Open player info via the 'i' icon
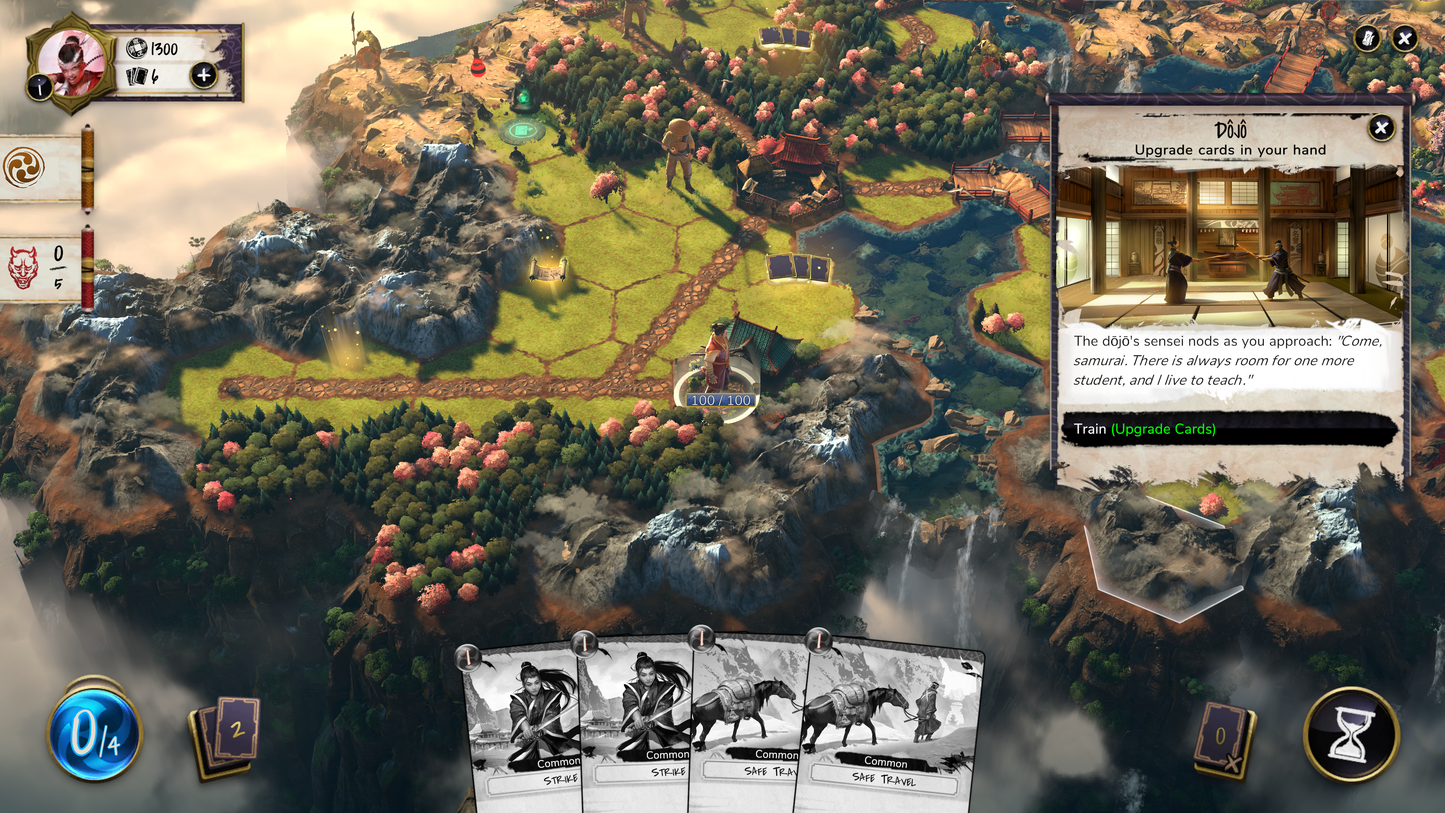 [x=39, y=84]
